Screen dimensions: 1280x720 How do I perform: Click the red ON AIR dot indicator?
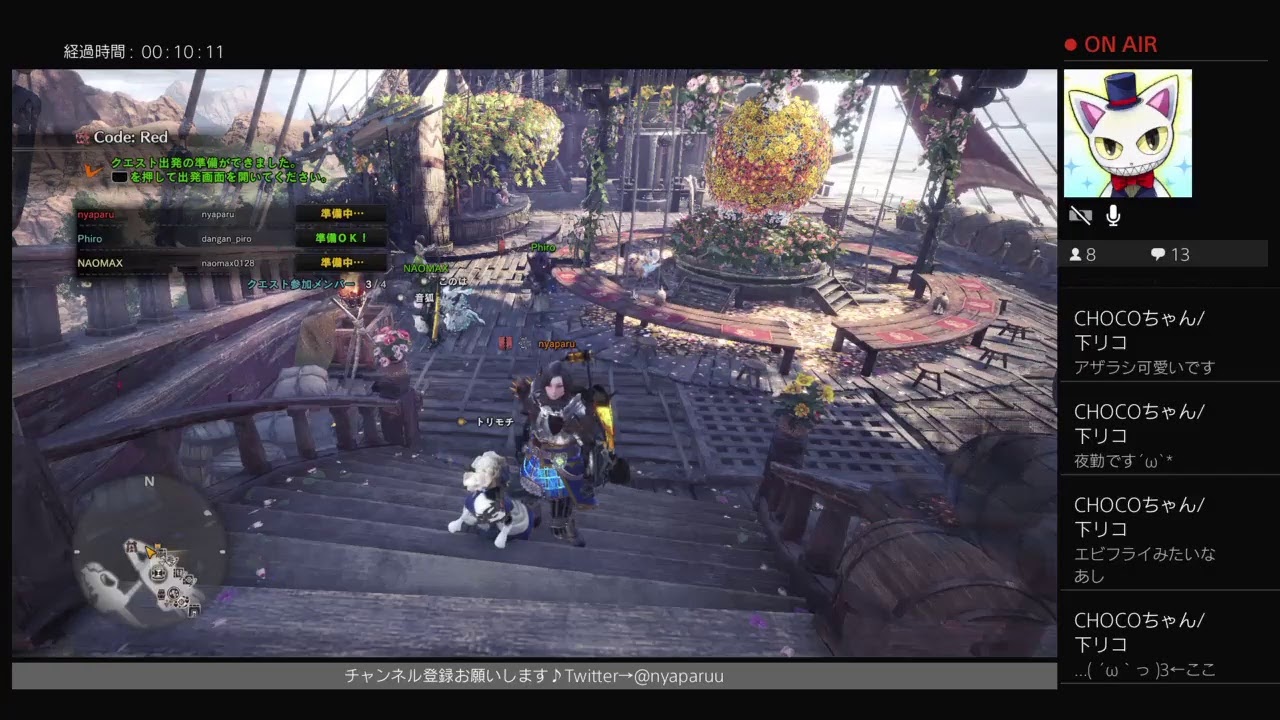1073,44
